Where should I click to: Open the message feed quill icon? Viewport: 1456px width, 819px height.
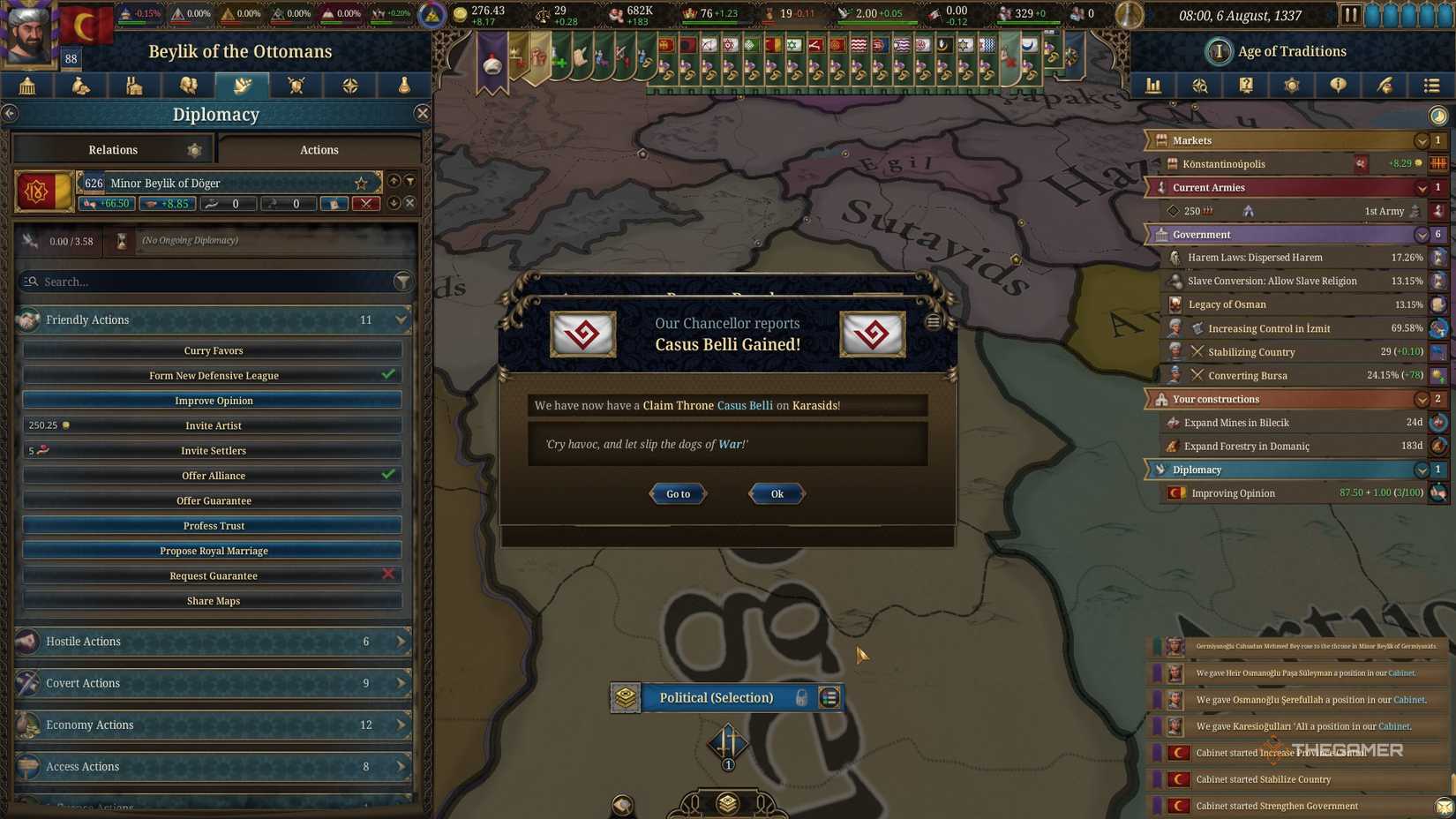click(x=1385, y=86)
